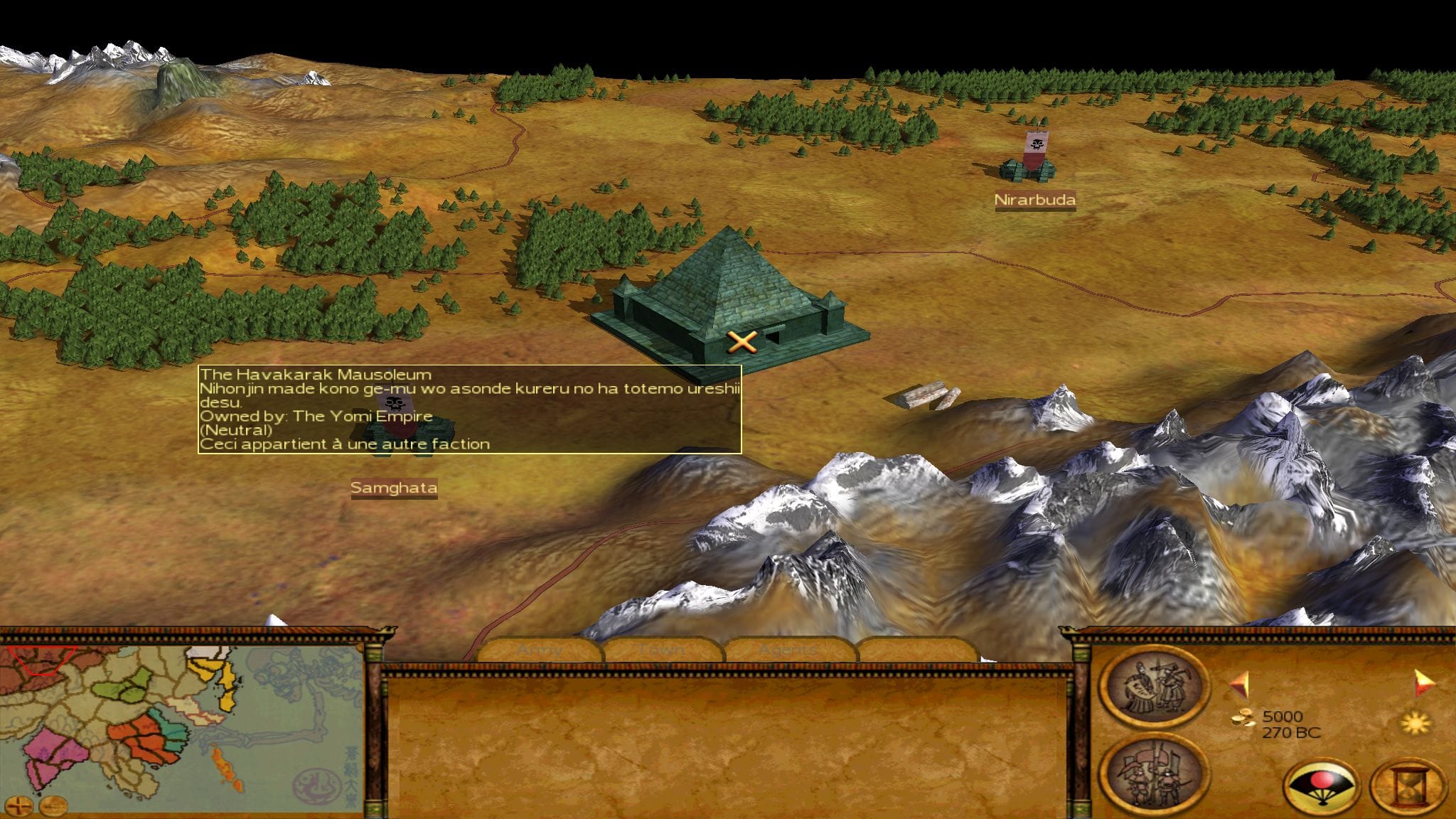Open the faction fan emblem button
The width and height of the screenshot is (1456, 819).
click(x=1321, y=786)
